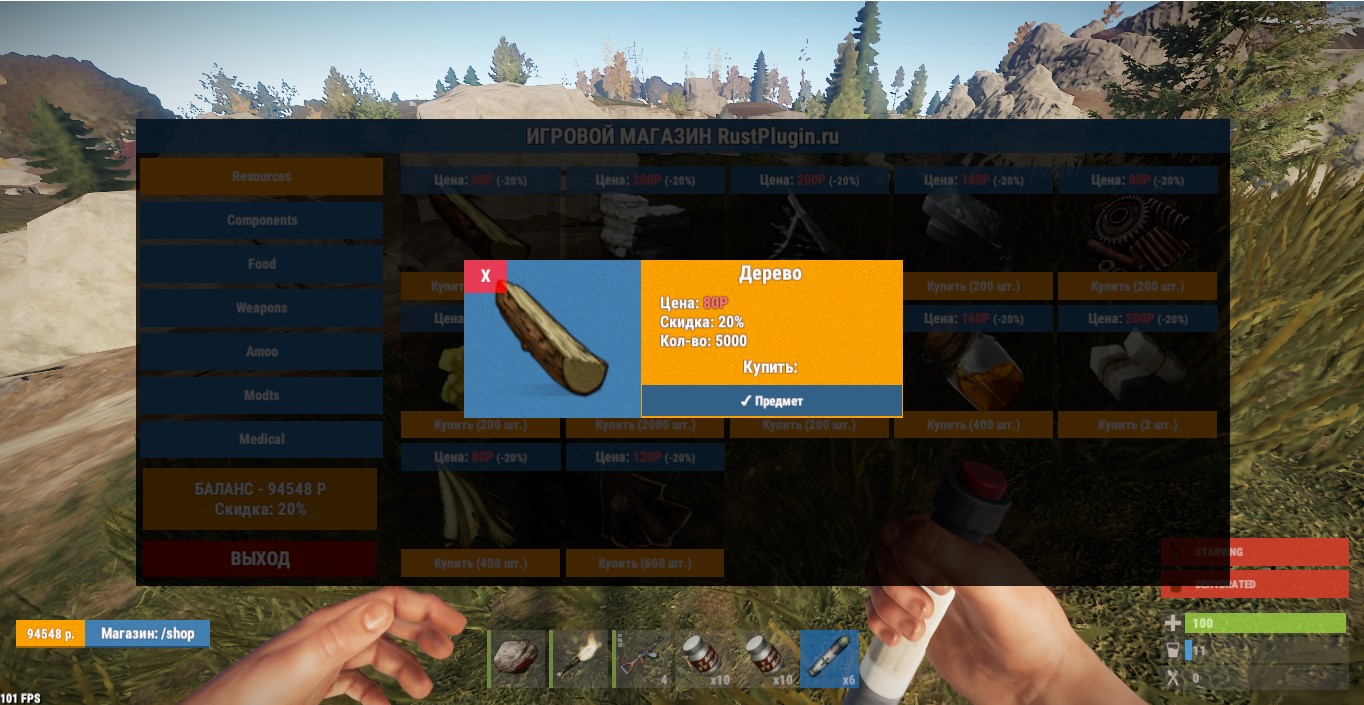
Task: Select the medical syringe hotbar slot
Action: point(829,659)
